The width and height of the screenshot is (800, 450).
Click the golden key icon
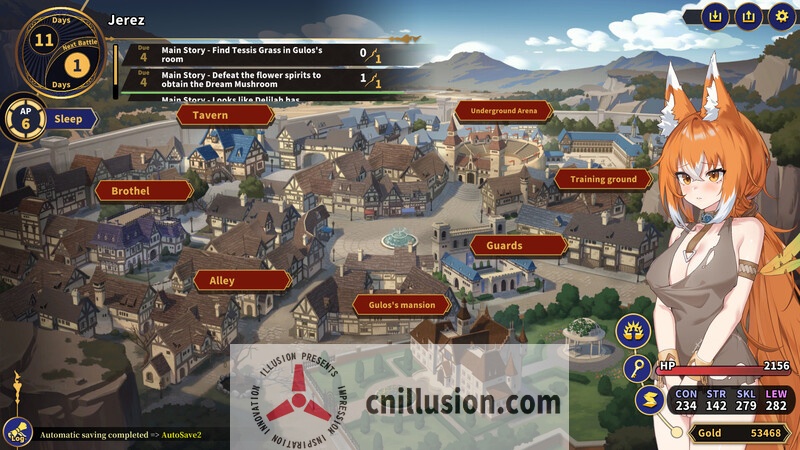click(x=637, y=368)
